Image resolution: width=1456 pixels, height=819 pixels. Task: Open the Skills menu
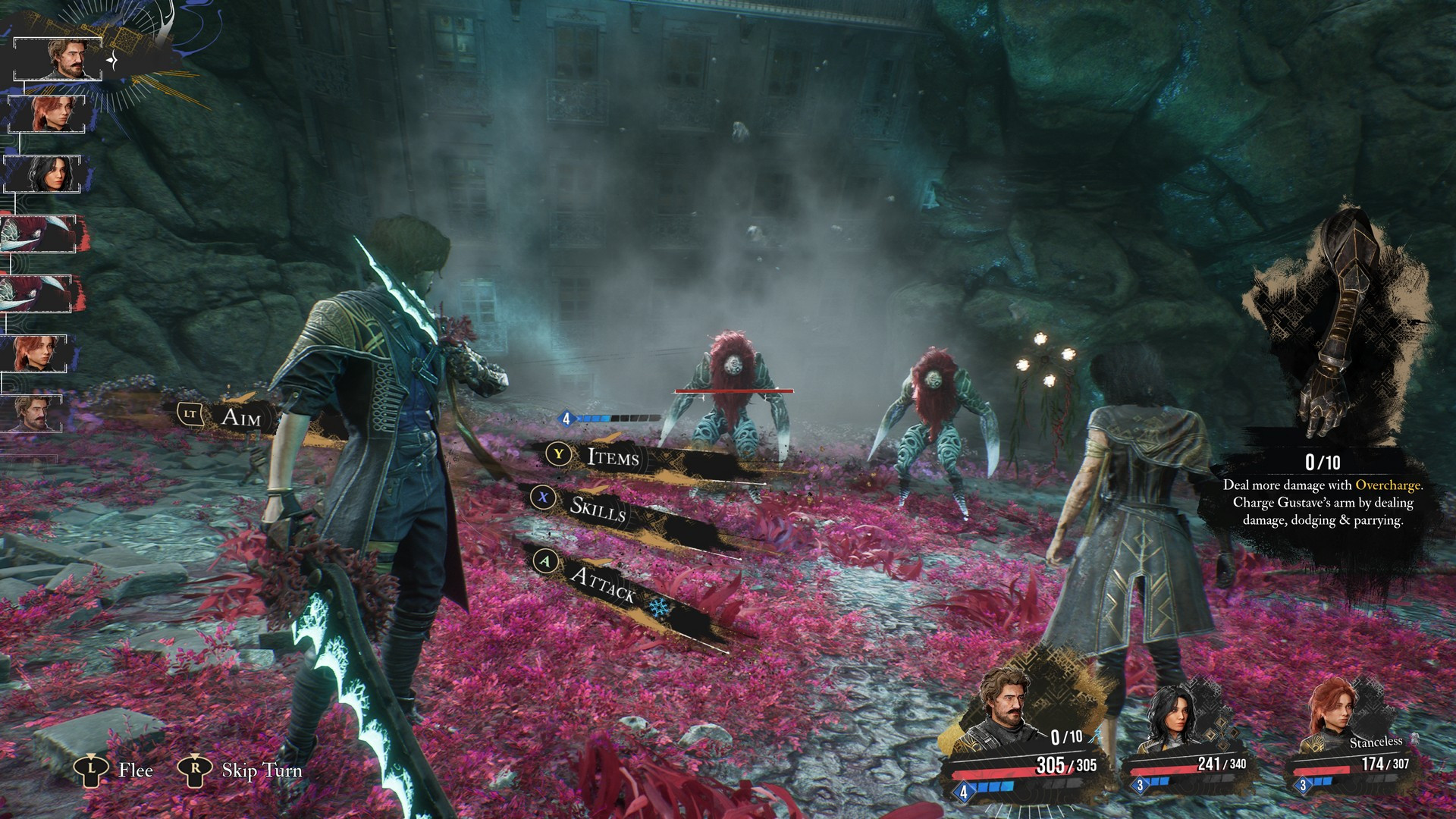[x=598, y=509]
